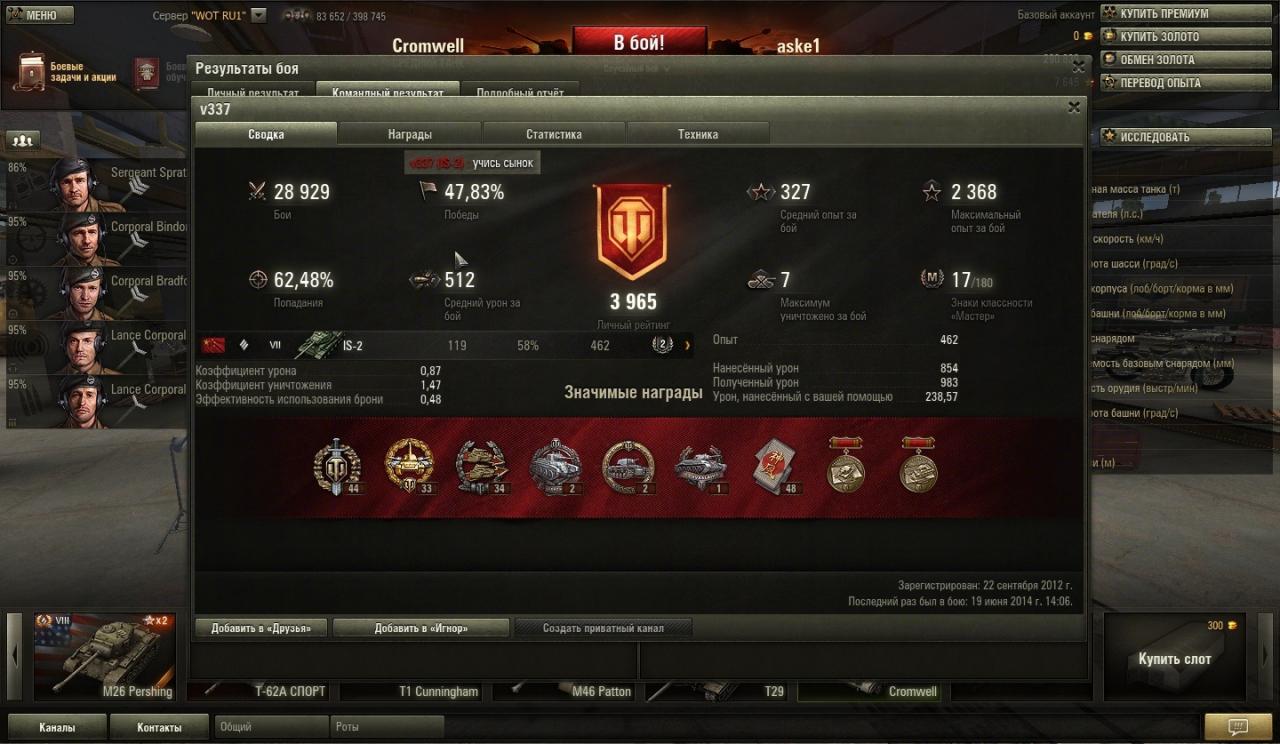The width and height of the screenshot is (1280, 744).
Task: Open the Статистика tab
Action: pos(554,134)
